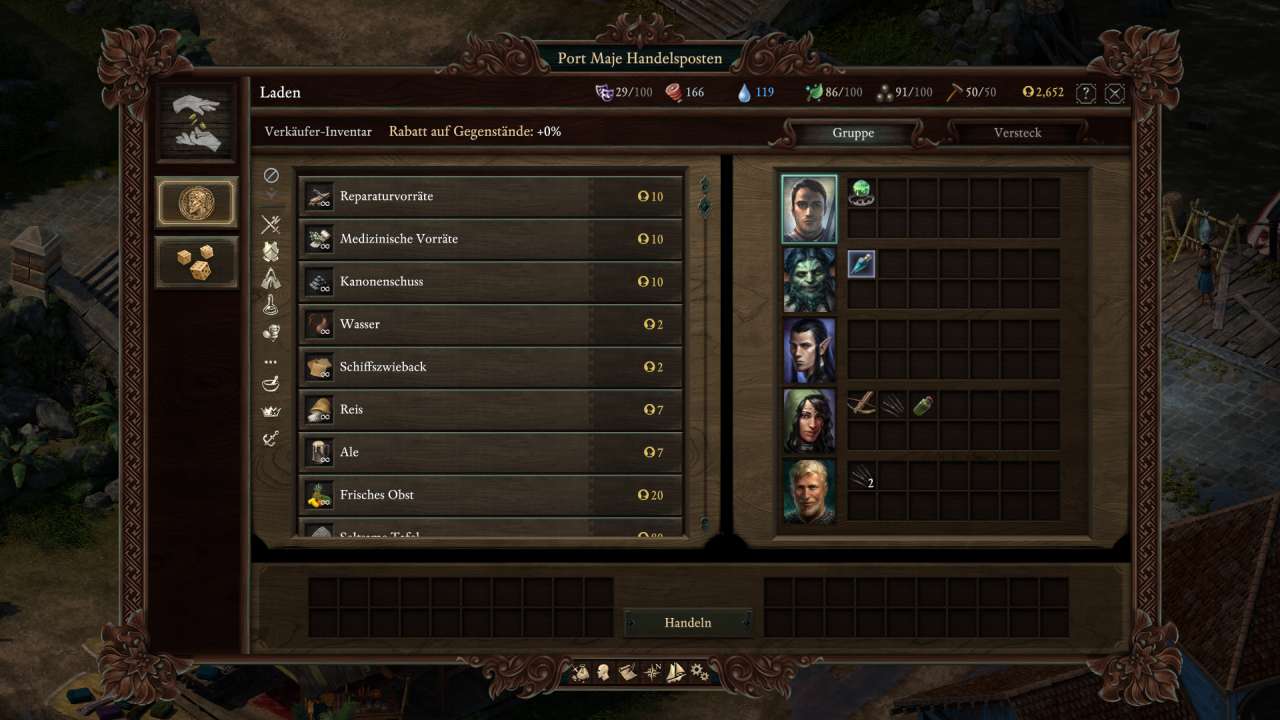
Task: Open the help question mark button
Action: [1086, 93]
